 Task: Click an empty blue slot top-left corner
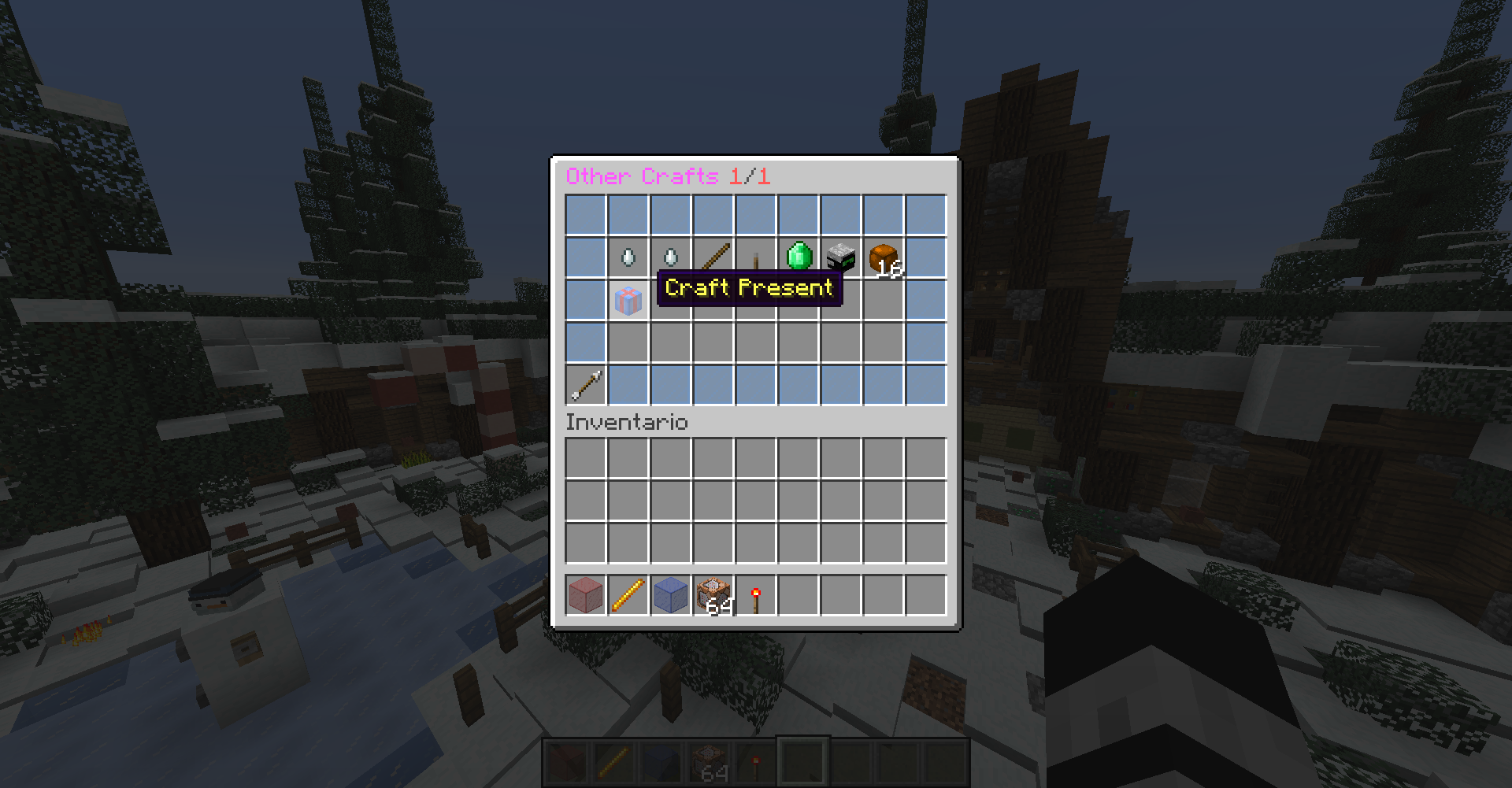(x=585, y=213)
